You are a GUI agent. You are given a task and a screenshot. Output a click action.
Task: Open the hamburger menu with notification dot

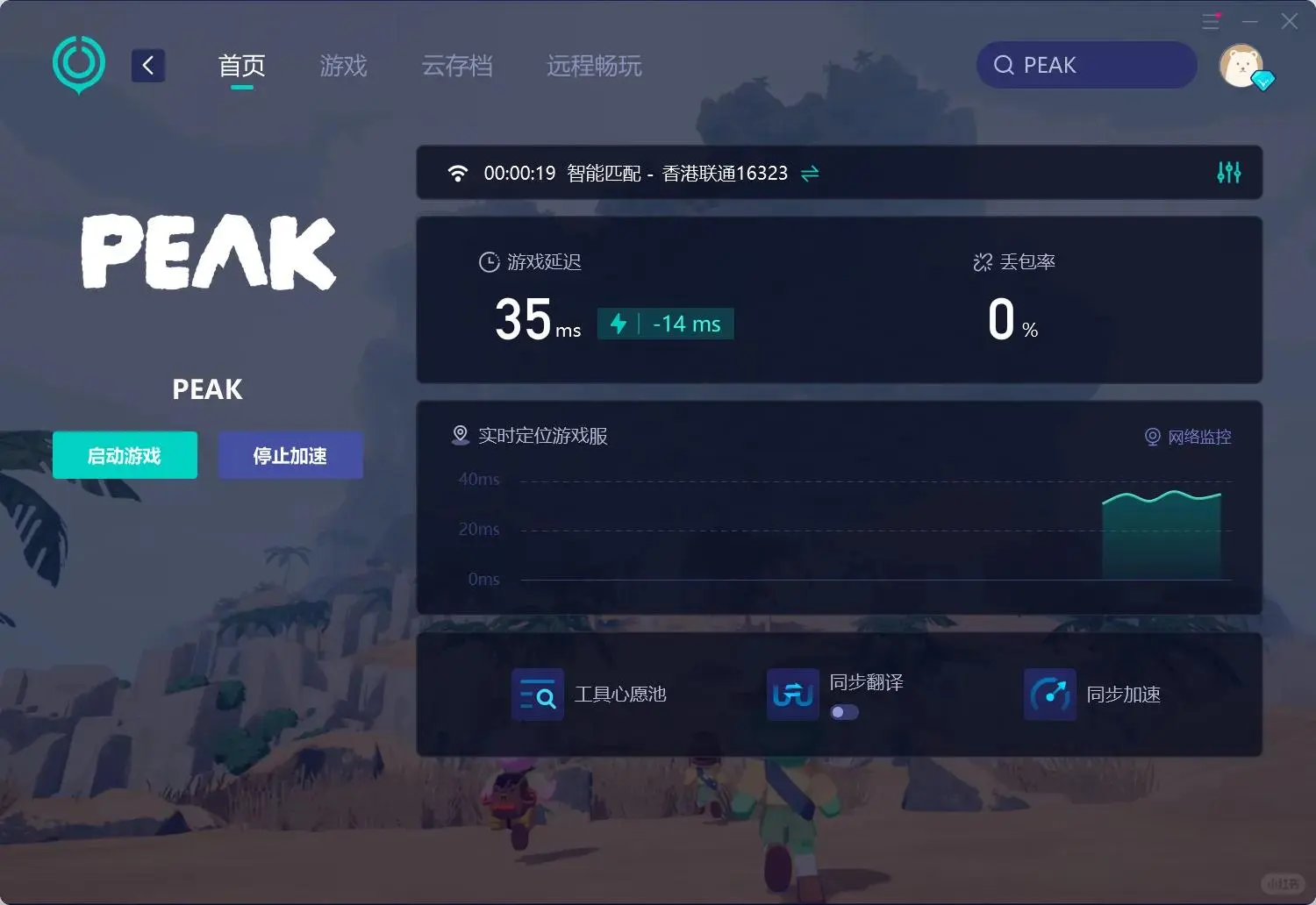1212,20
